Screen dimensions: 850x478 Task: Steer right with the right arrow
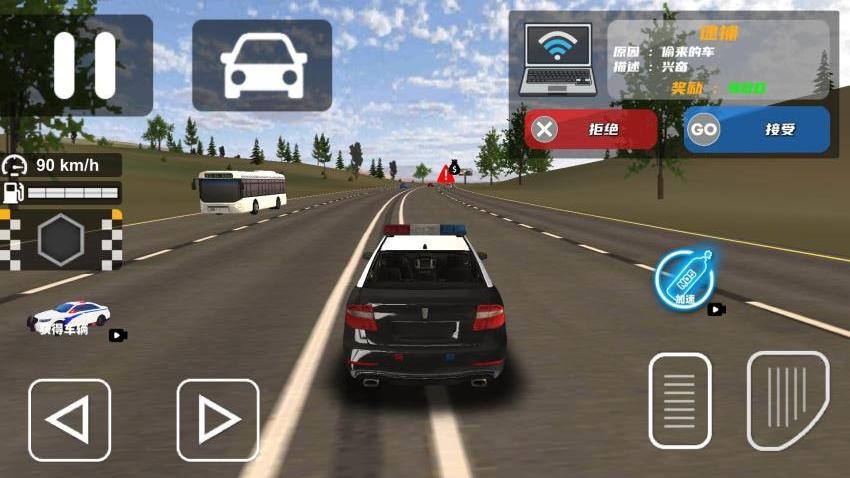218,420
